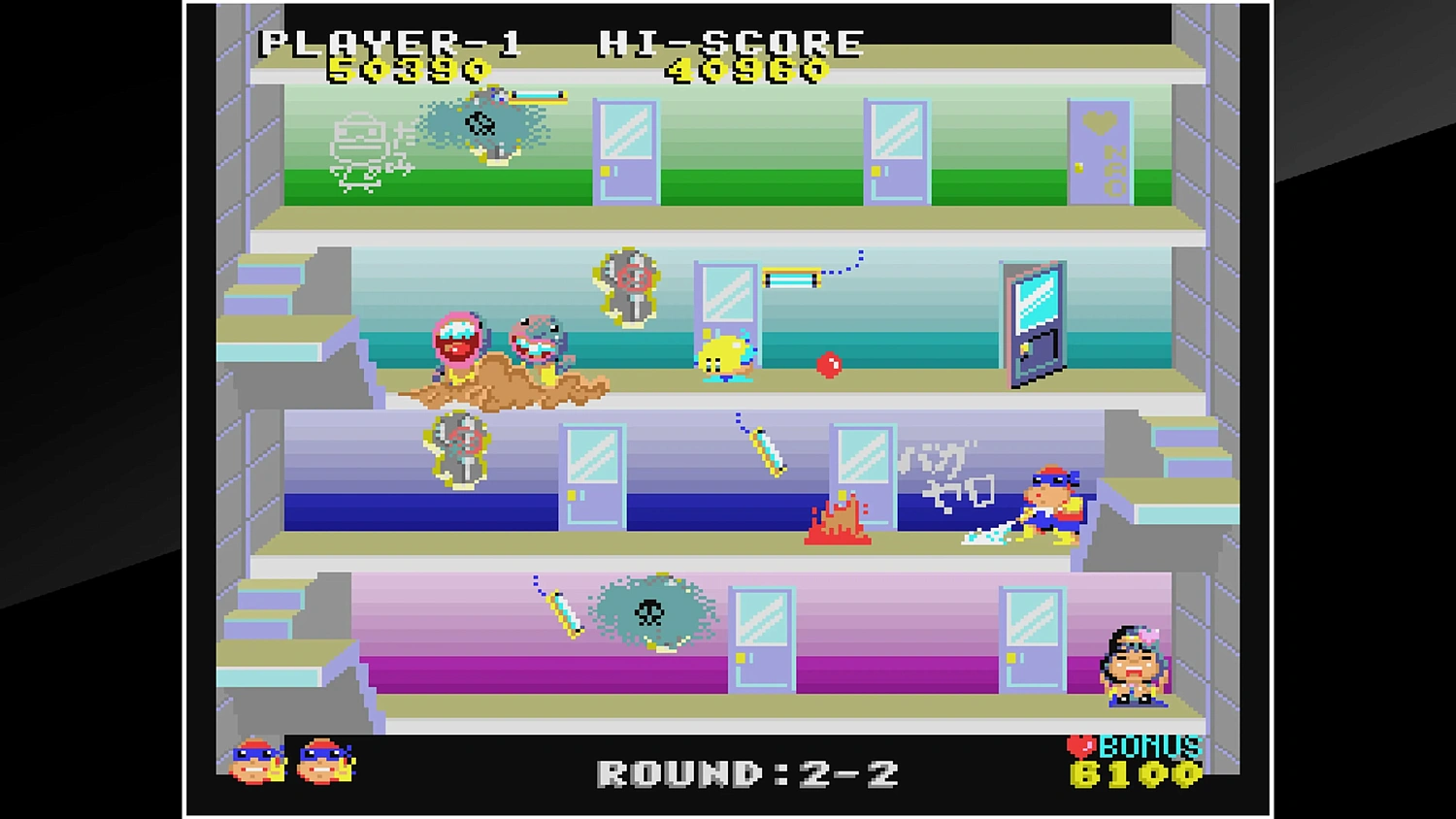Screen dimensions: 1456x819
Task: Select the PLAYER-1 score label
Action: click(x=388, y=41)
